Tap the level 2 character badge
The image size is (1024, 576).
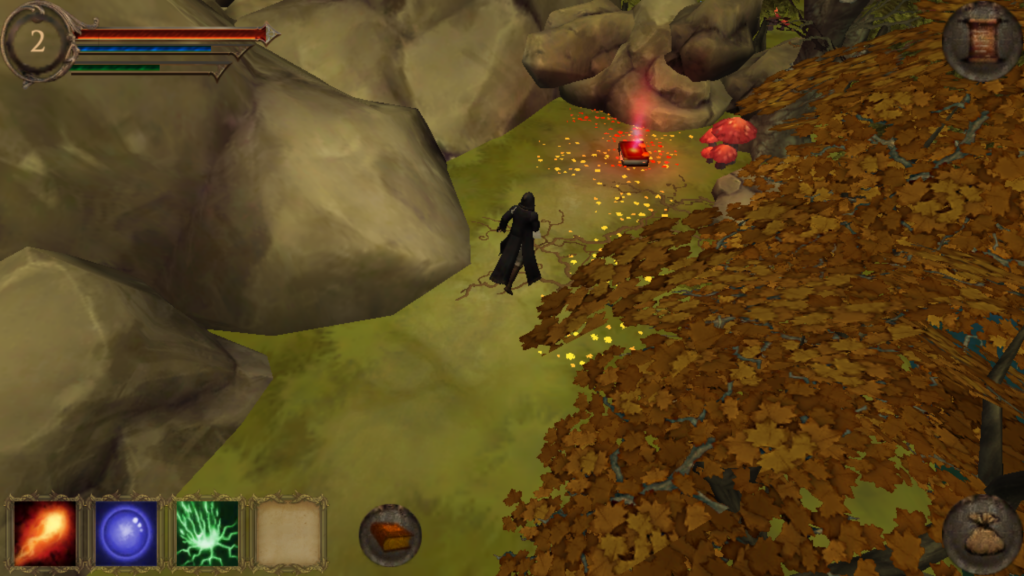38,41
